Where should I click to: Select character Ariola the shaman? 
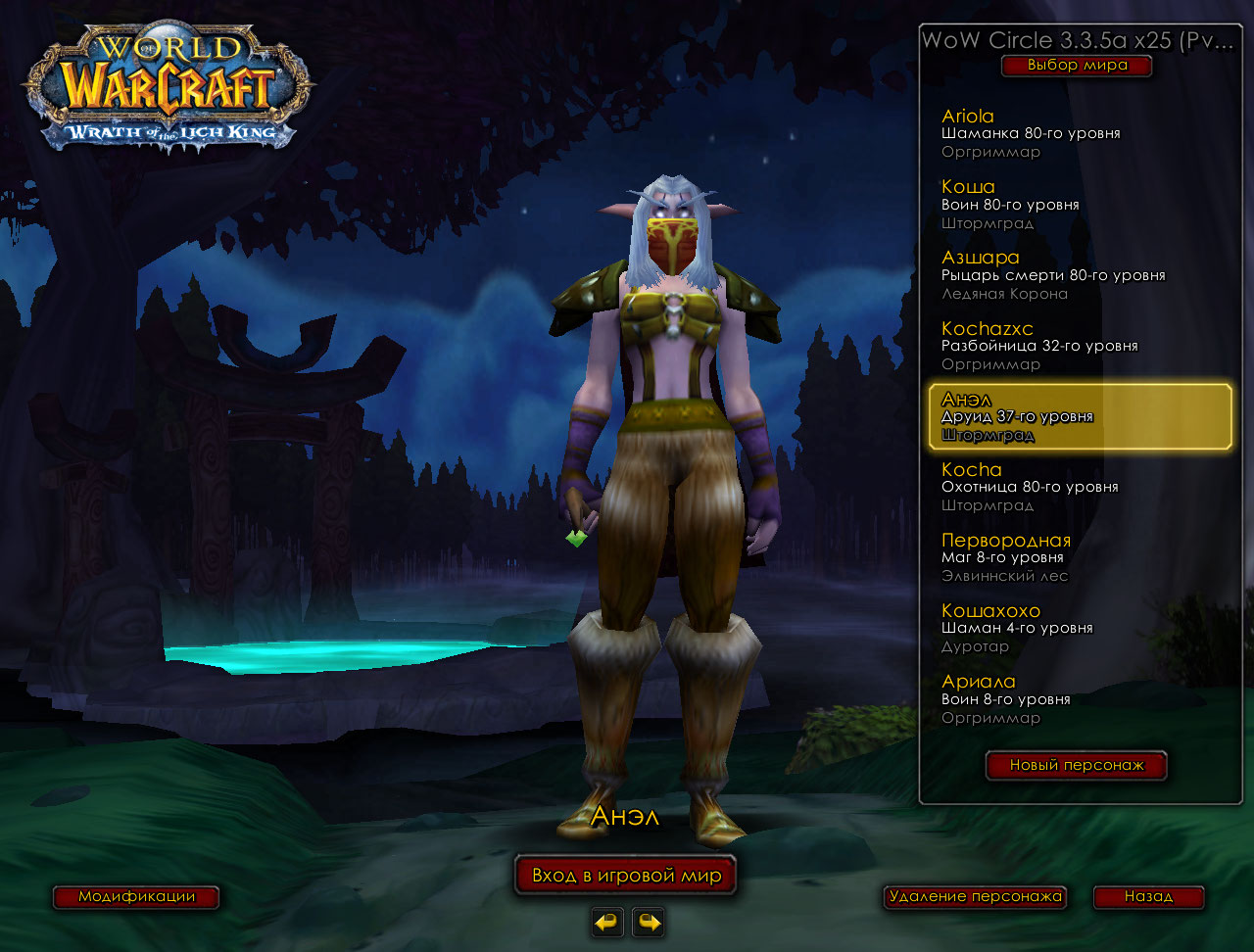[x=1078, y=133]
